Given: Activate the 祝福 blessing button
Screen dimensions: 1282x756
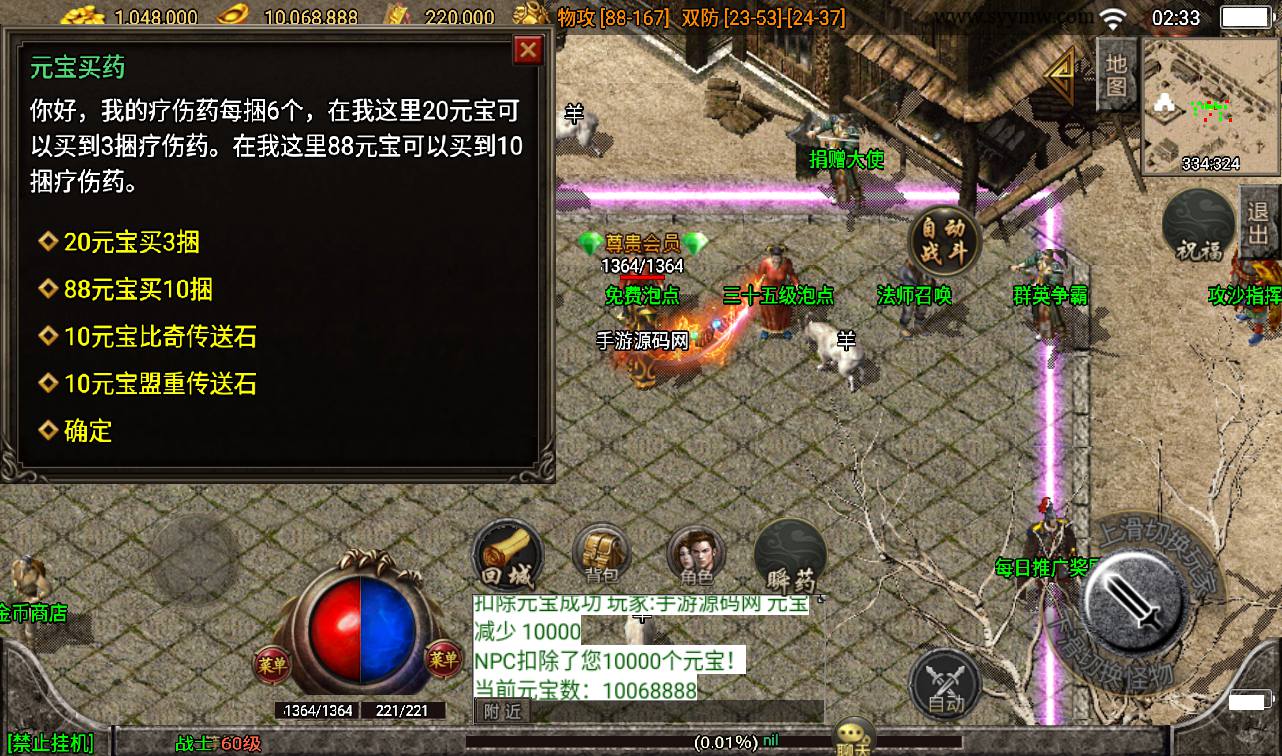Looking at the screenshot, I should (x=1199, y=227).
